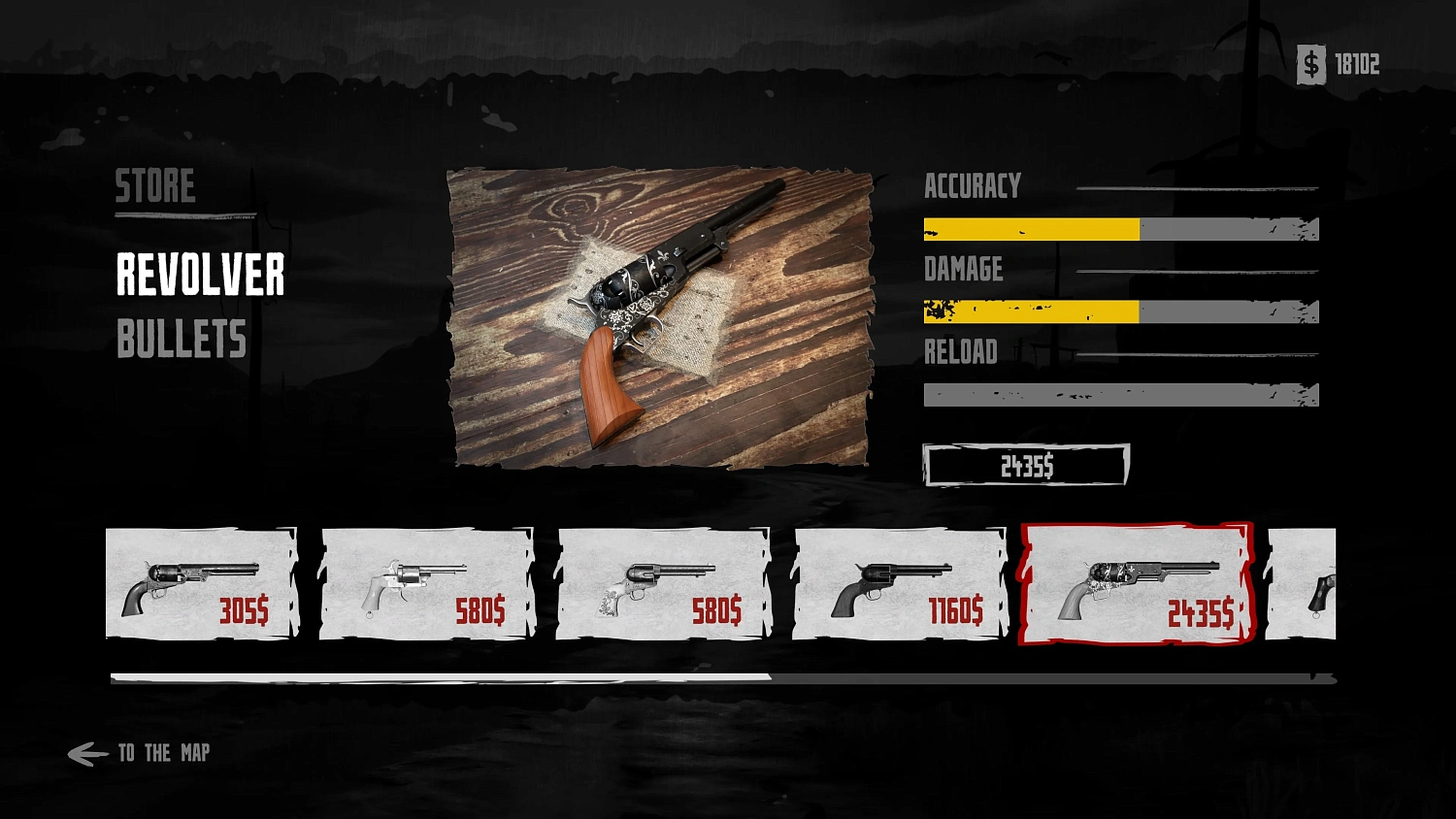Click TO THE MAP to exit store
Viewport: 1456px width, 819px height.
[x=163, y=752]
